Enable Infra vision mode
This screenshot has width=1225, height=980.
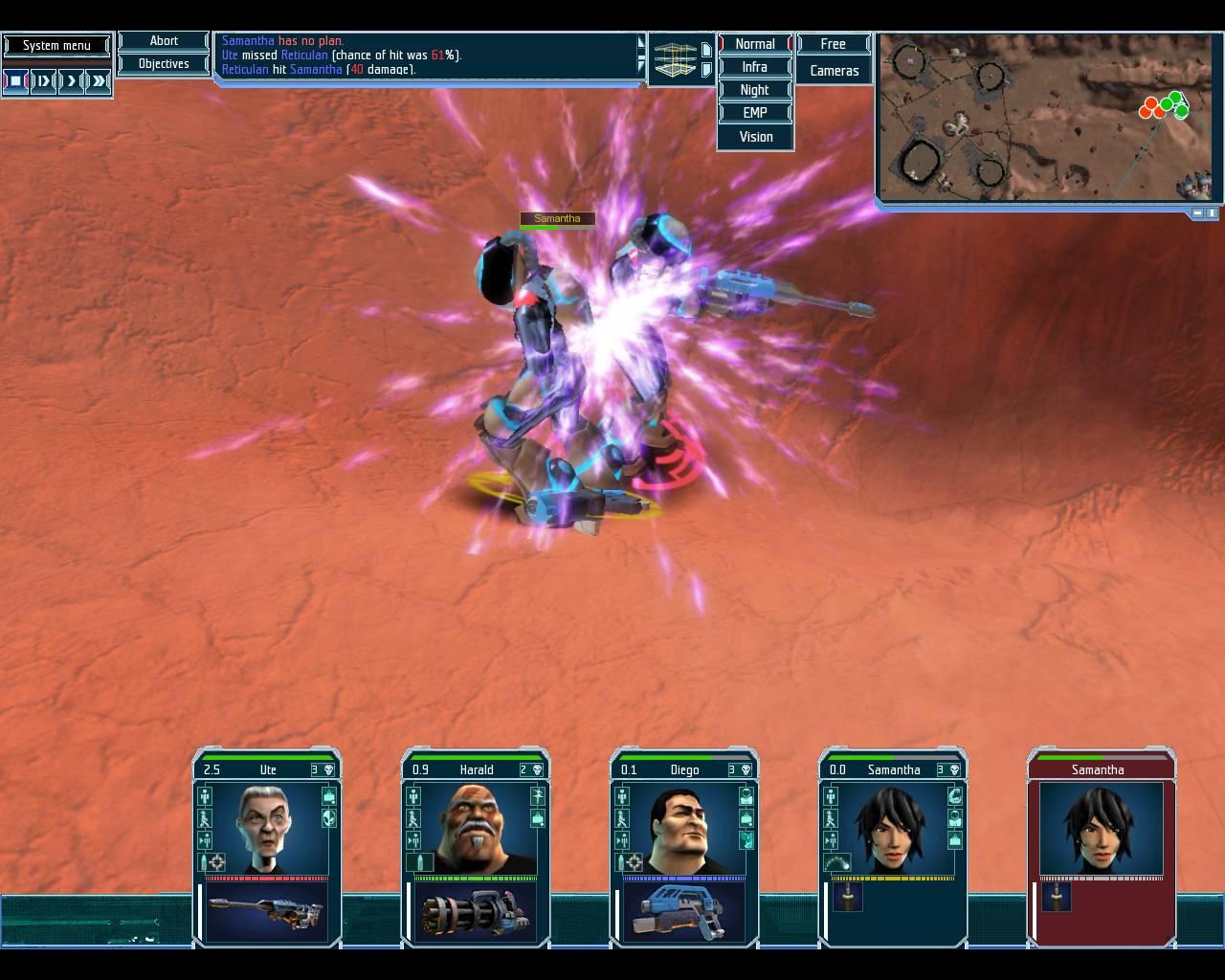point(755,67)
